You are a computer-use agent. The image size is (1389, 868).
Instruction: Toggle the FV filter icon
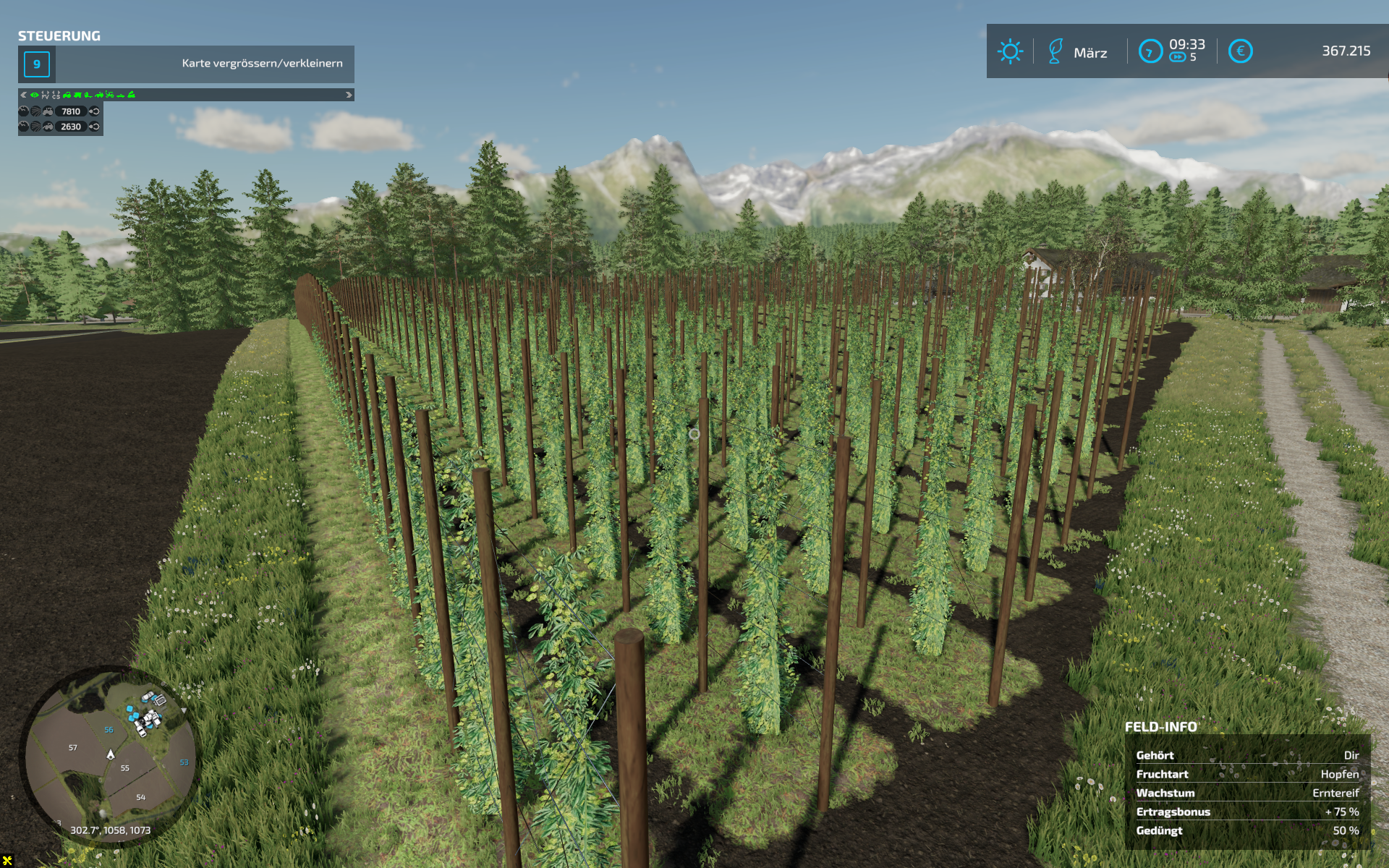click(45, 95)
